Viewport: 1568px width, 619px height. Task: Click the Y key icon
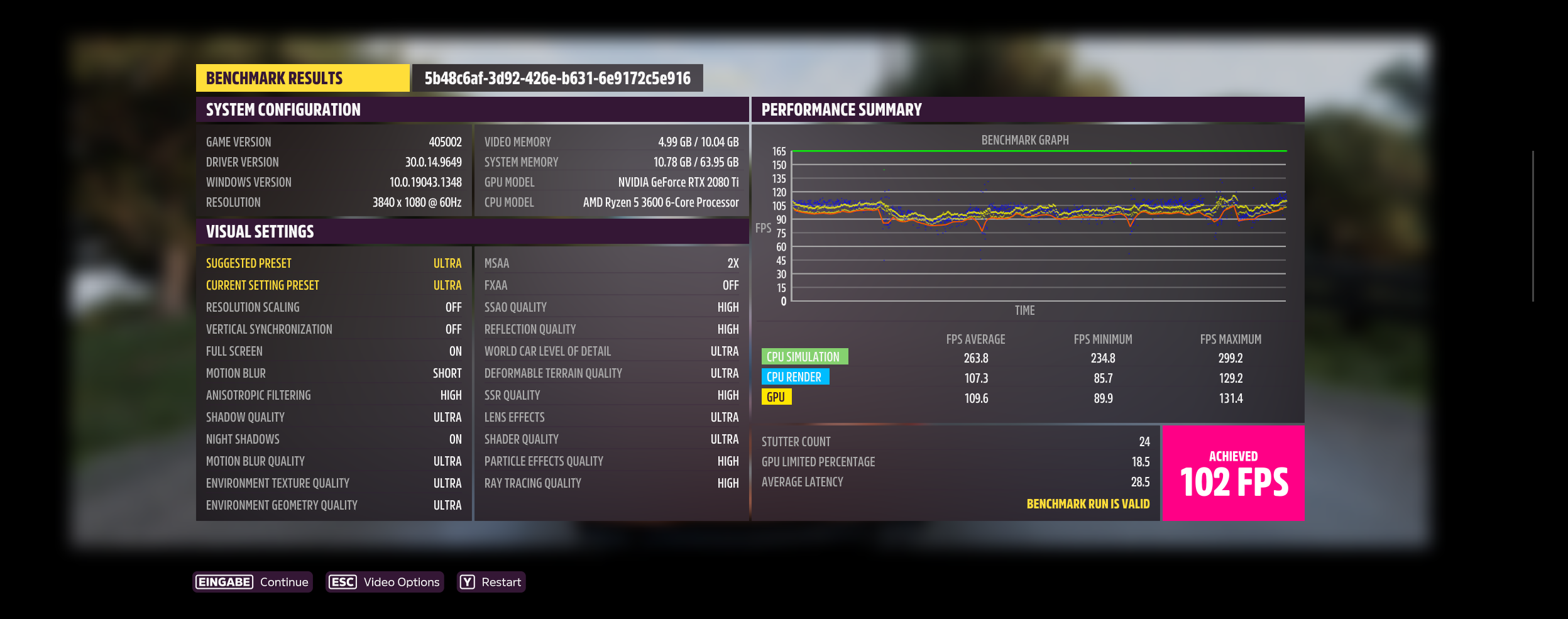pyautogui.click(x=466, y=583)
